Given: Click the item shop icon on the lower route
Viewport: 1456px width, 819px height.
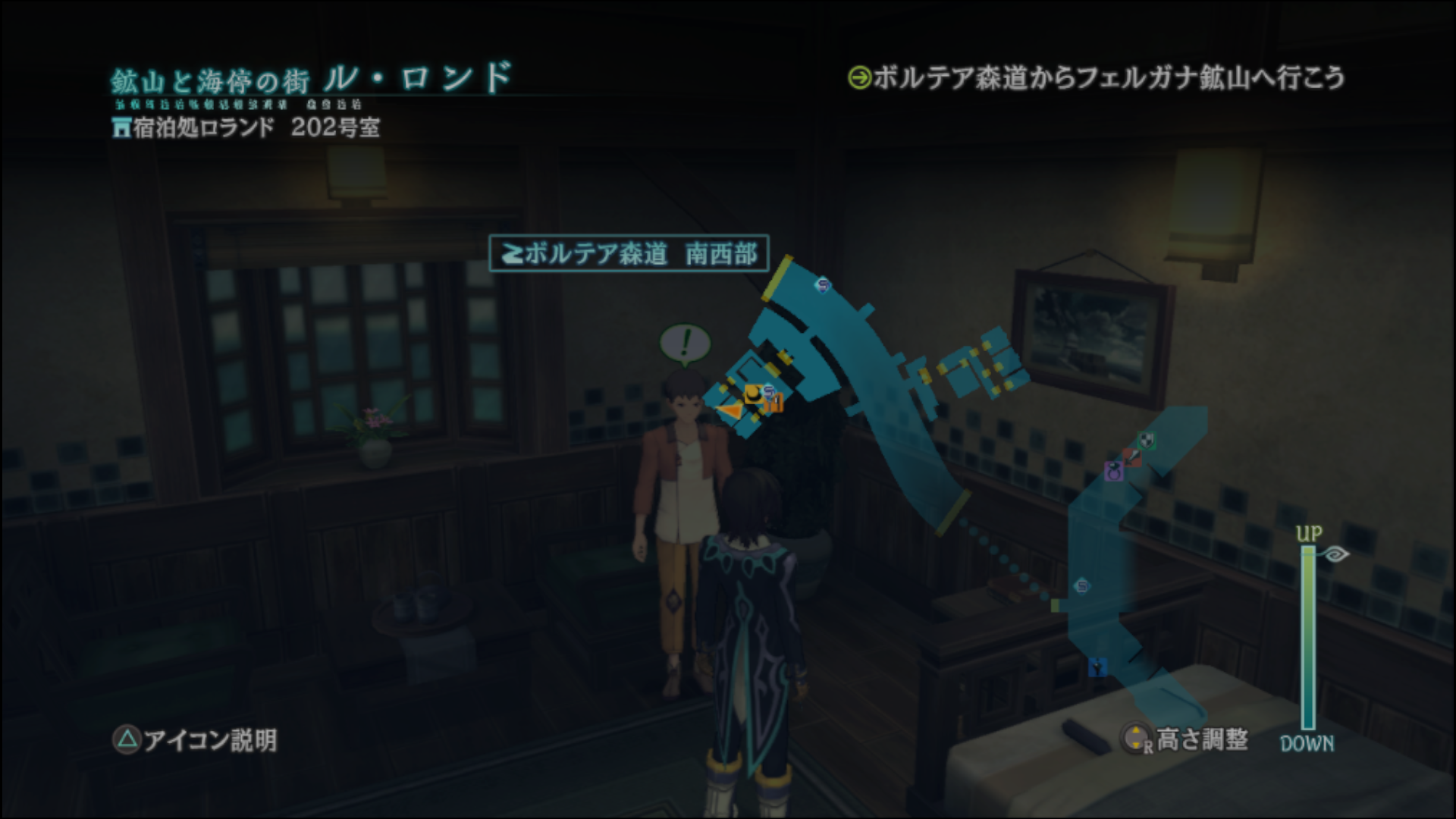Looking at the screenshot, I should pyautogui.click(x=1098, y=667).
